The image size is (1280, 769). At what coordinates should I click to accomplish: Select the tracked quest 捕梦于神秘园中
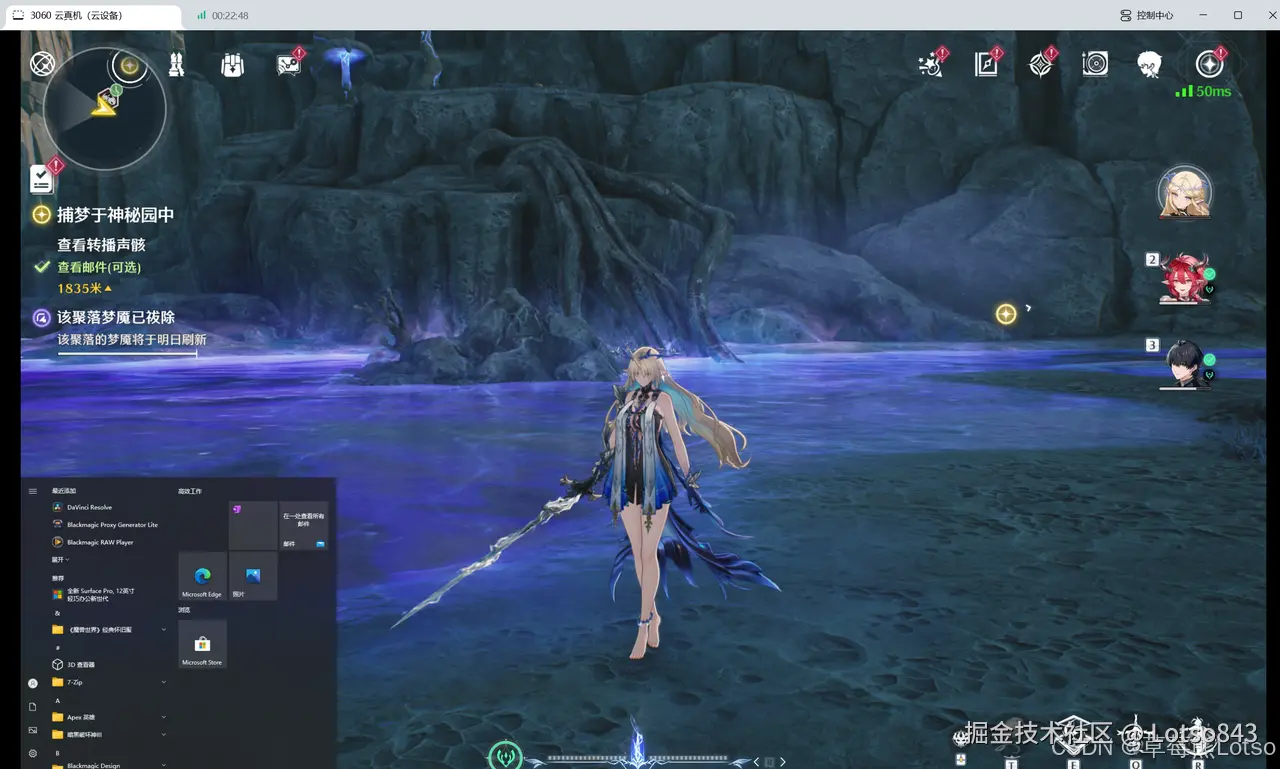[115, 215]
